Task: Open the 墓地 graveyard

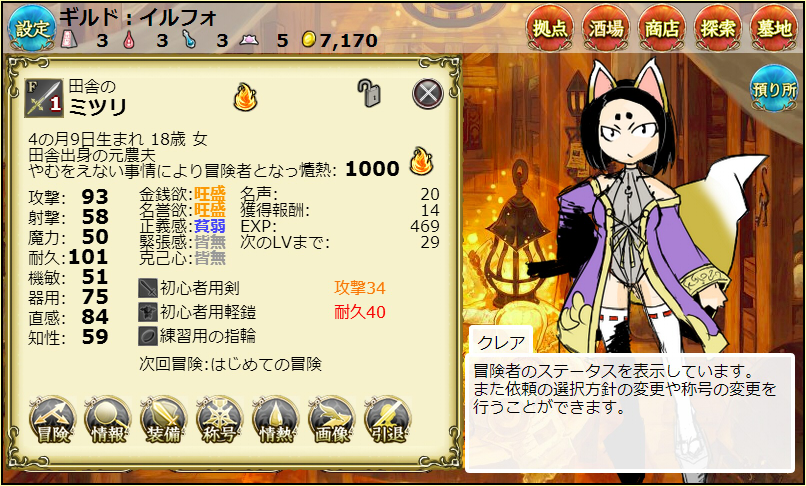Action: pos(775,27)
